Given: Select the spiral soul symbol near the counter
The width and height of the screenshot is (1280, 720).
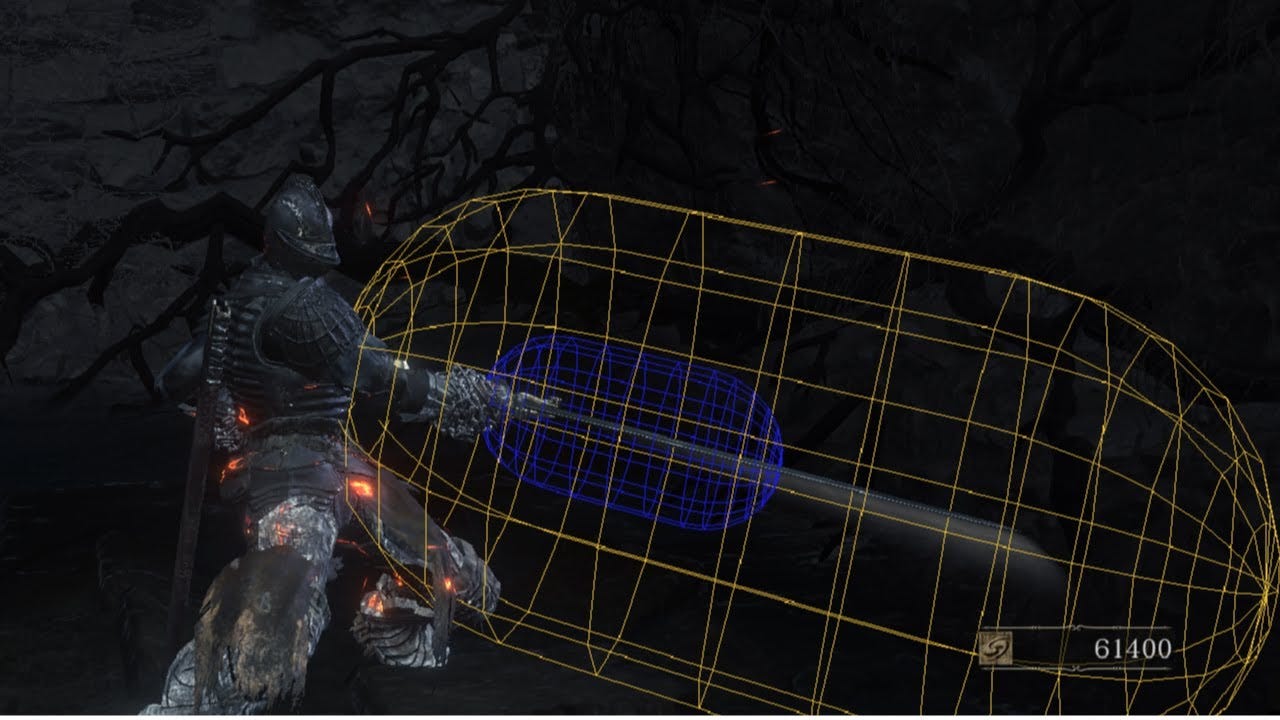Looking at the screenshot, I should 995,646.
